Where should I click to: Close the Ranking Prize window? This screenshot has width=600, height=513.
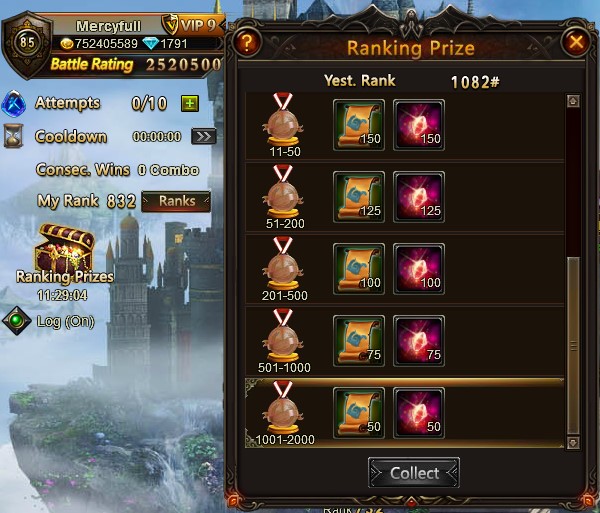575,42
